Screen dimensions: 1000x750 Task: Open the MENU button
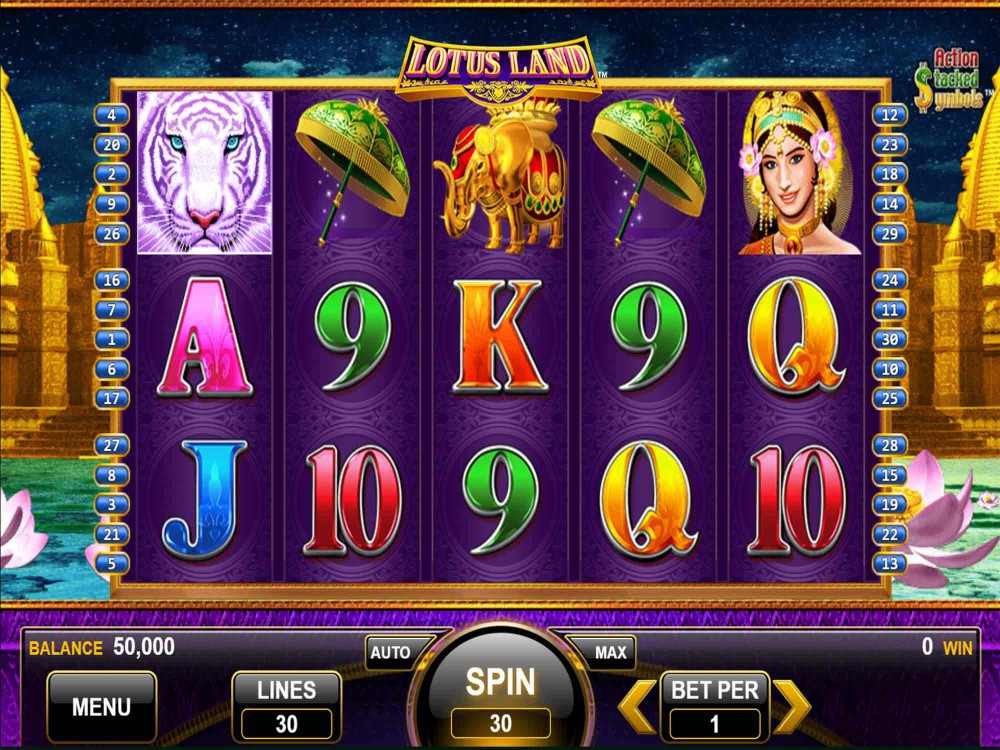pyautogui.click(x=101, y=706)
